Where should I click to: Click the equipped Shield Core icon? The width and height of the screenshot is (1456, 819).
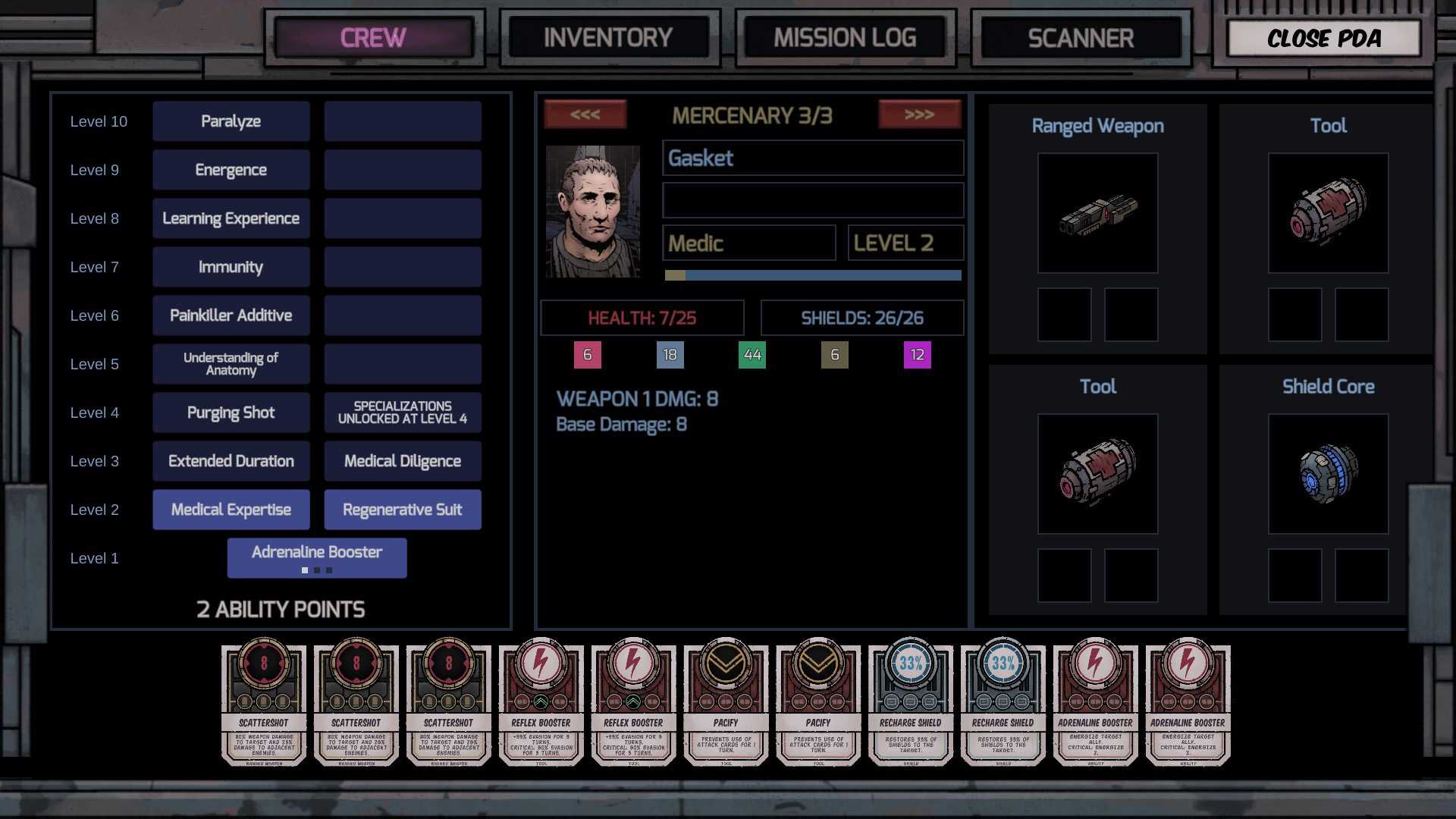pyautogui.click(x=1328, y=473)
